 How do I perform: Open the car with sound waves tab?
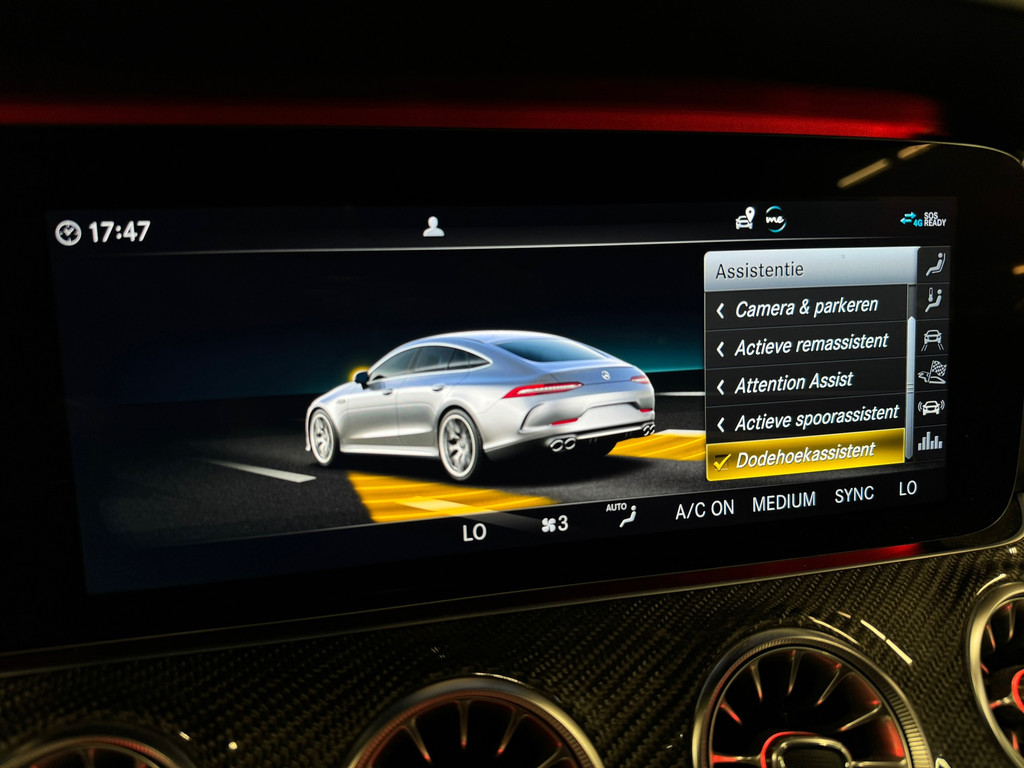(x=931, y=407)
